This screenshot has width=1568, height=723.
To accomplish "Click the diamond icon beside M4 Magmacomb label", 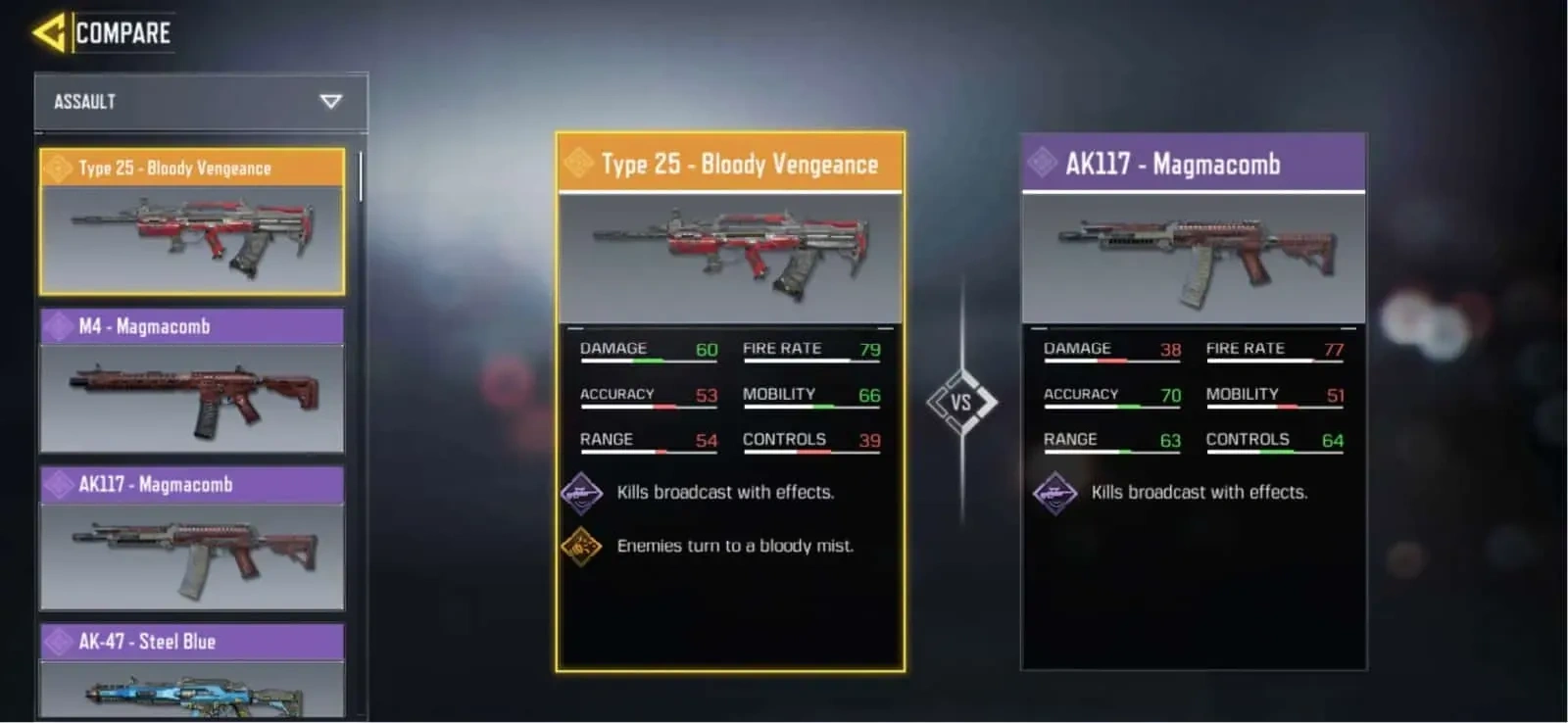I will pyautogui.click(x=57, y=325).
